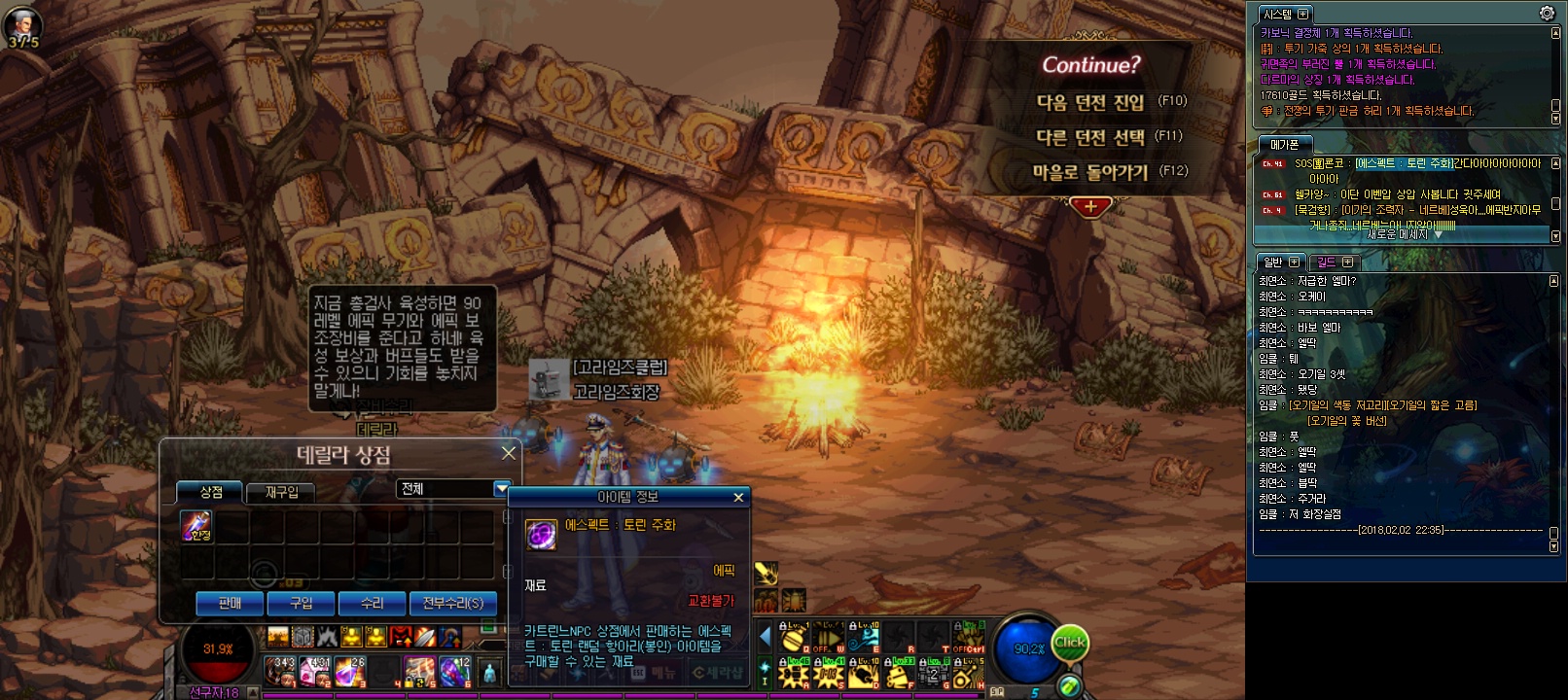
Task: Expand the red plus button under Continue menu
Action: click(1090, 206)
